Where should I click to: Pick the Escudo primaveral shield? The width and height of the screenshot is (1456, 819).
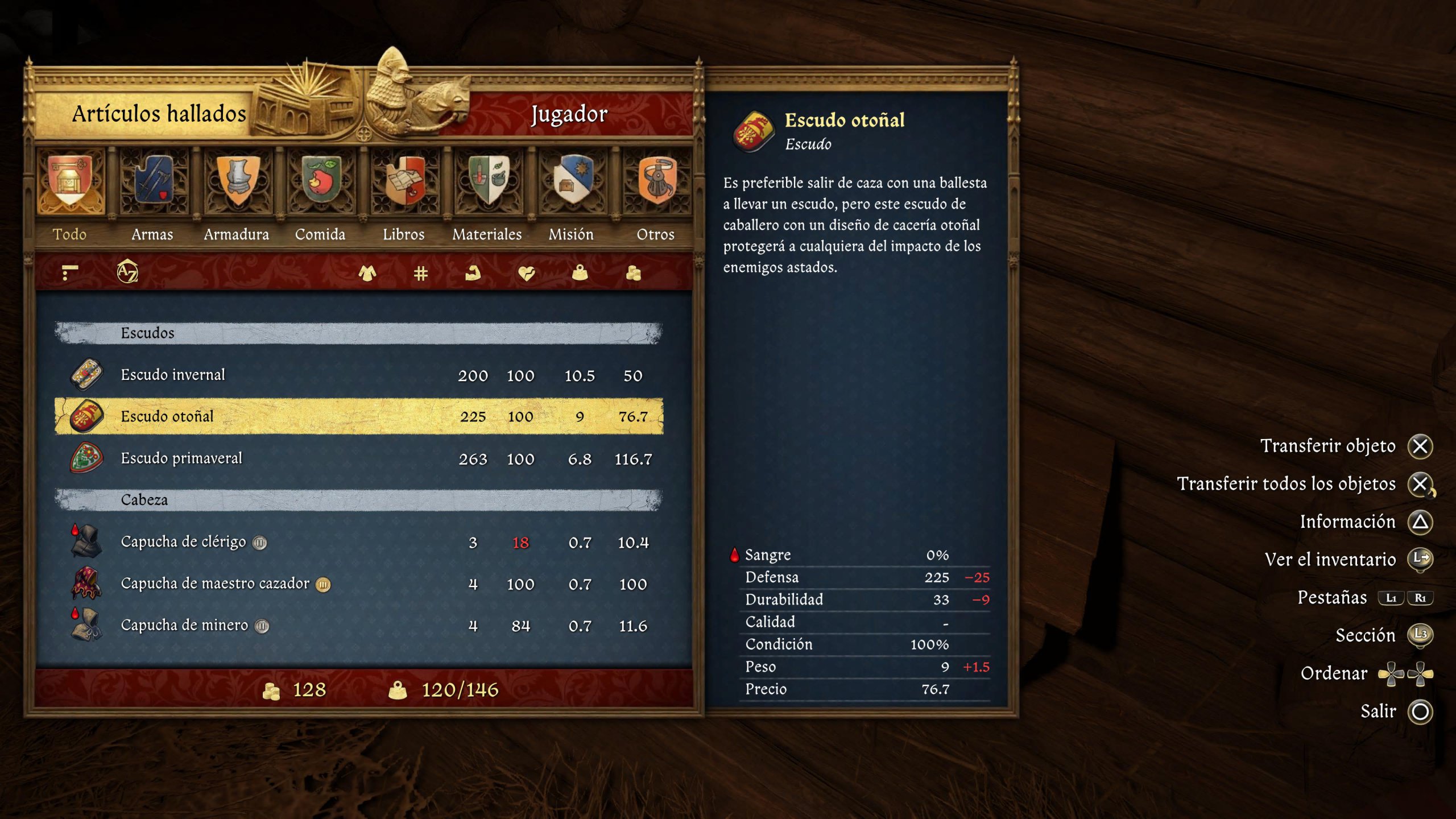pyautogui.click(x=358, y=458)
